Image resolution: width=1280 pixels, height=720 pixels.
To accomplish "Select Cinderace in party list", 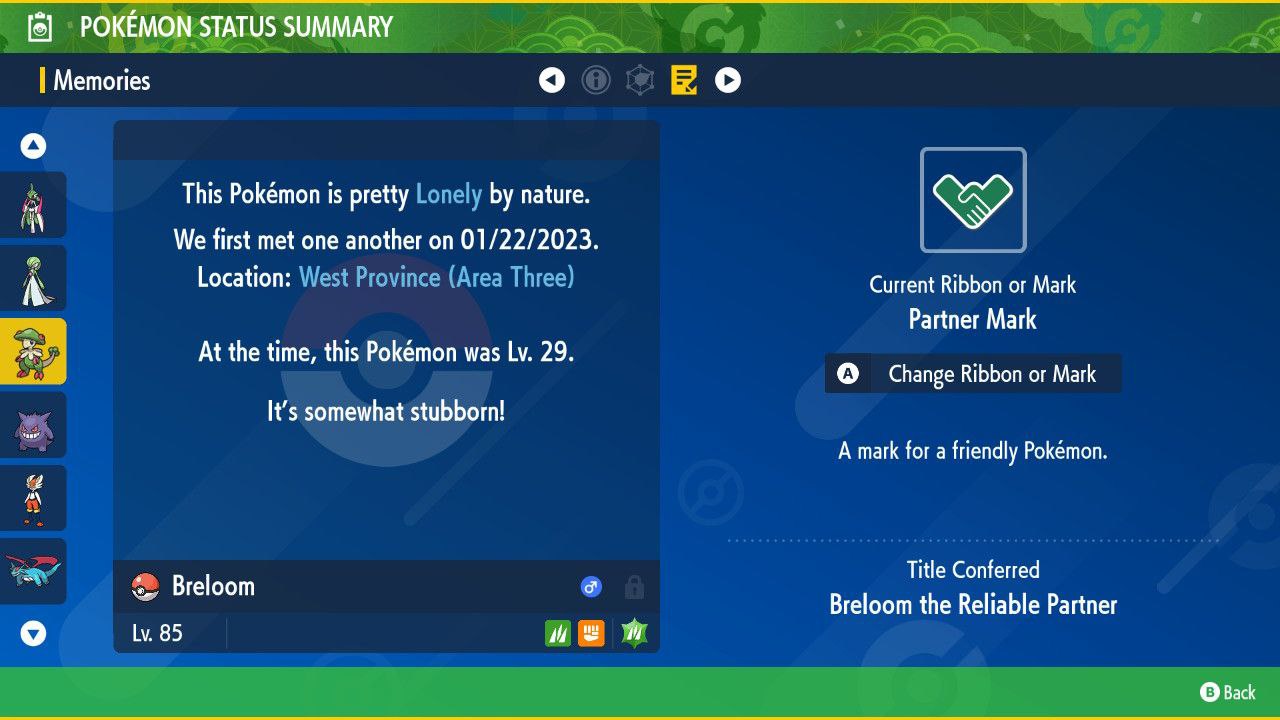I will click(33, 498).
